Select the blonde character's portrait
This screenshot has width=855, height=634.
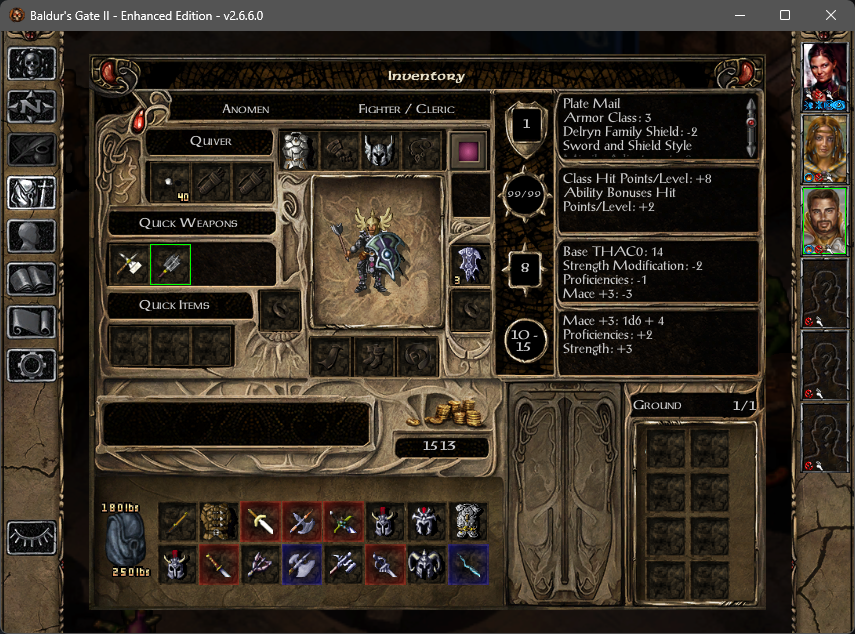click(826, 143)
